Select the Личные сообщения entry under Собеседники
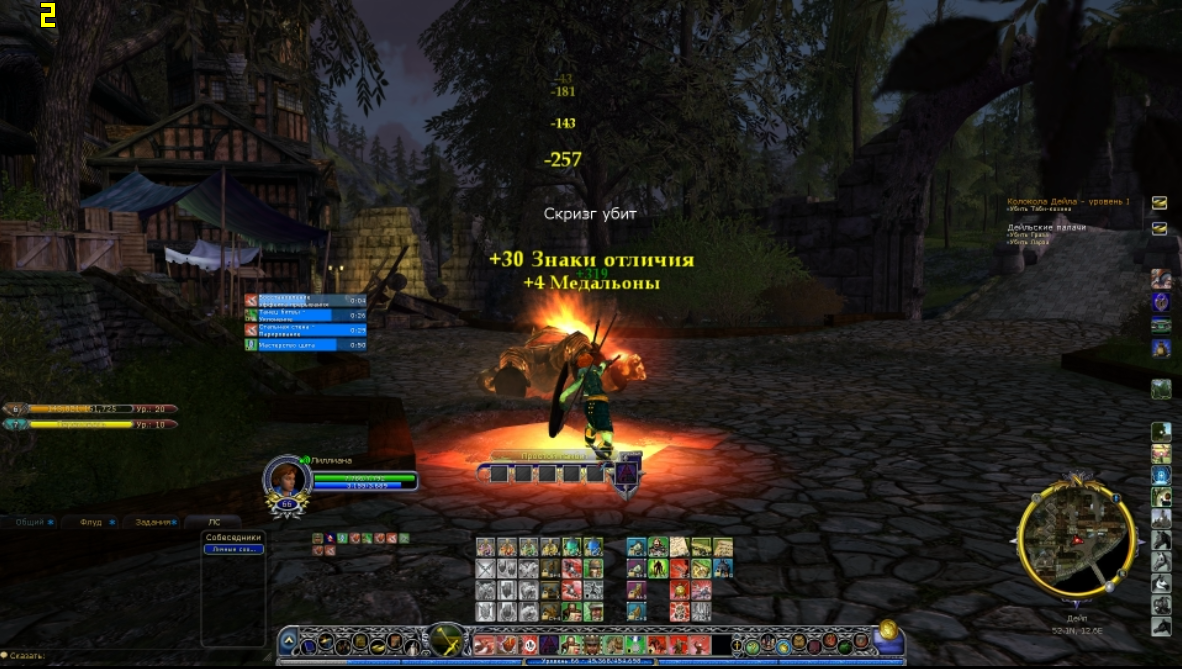The width and height of the screenshot is (1182, 669). coord(233,549)
